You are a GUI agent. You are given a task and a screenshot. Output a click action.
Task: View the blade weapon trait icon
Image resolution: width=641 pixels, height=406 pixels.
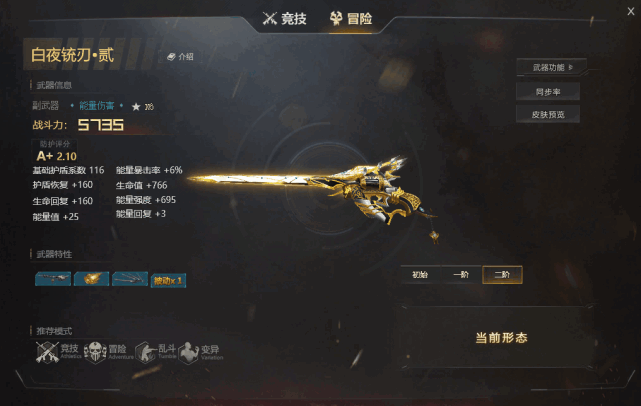tap(130, 280)
